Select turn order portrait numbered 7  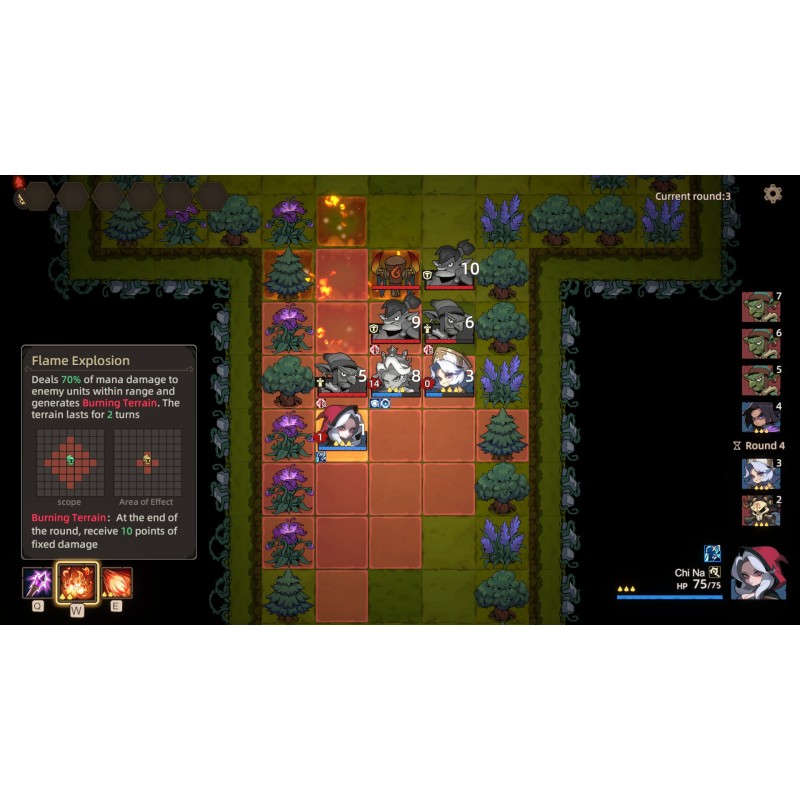(x=761, y=307)
